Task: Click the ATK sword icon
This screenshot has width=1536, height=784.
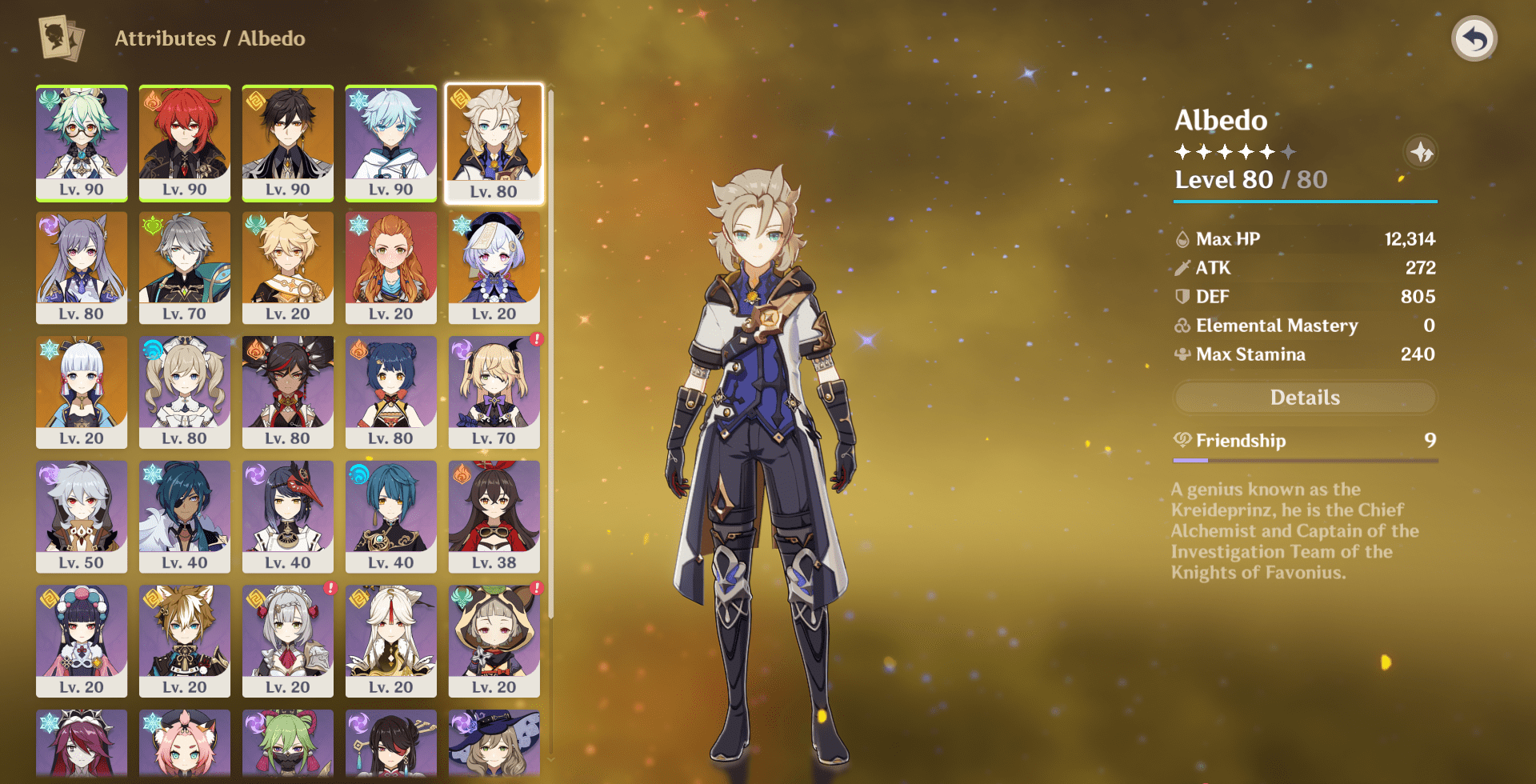Action: point(1182,268)
